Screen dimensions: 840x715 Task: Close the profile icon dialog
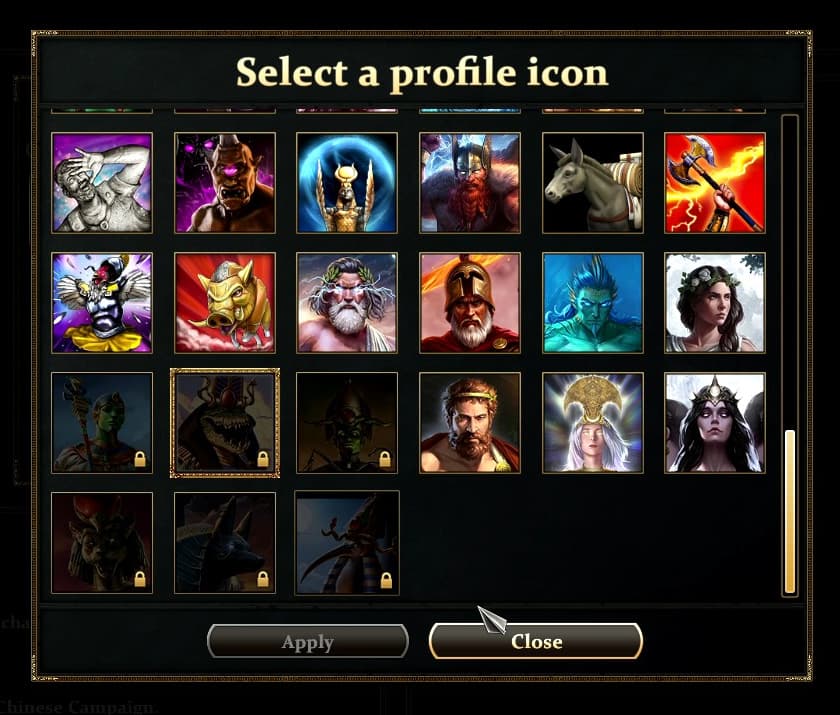tap(535, 642)
